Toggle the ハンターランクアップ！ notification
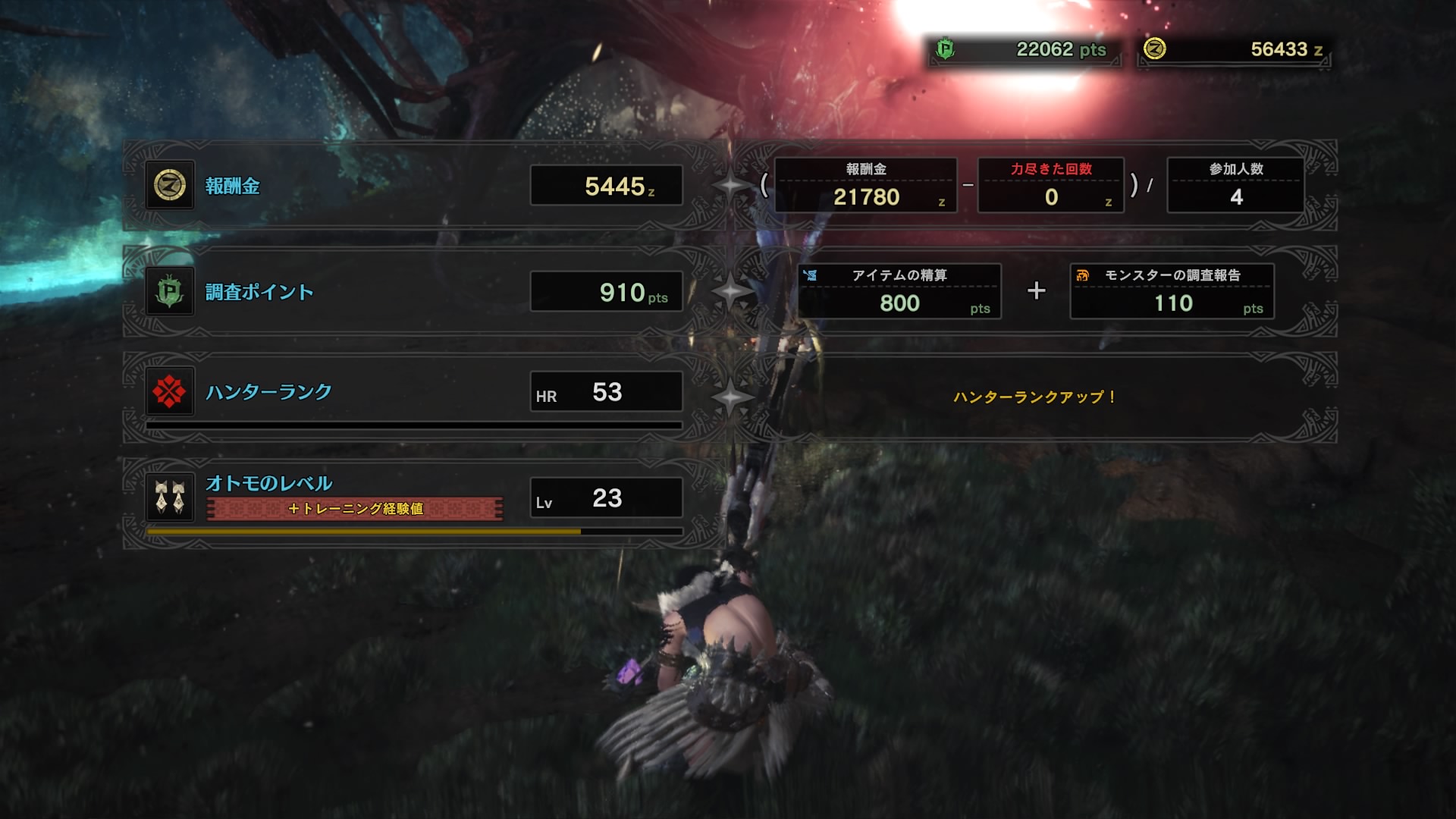 [x=1036, y=394]
